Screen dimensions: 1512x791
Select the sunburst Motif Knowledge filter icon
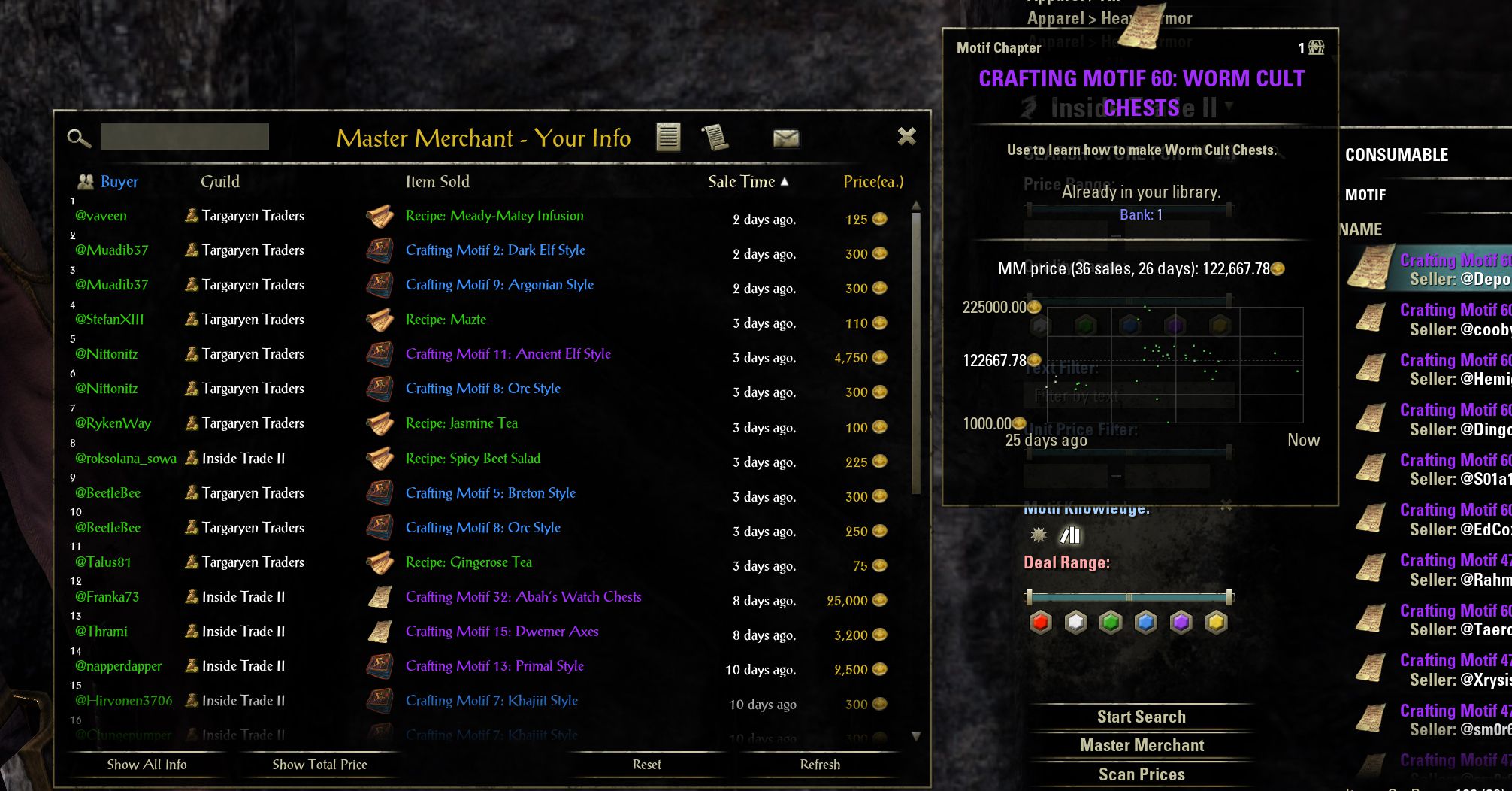(x=1039, y=535)
